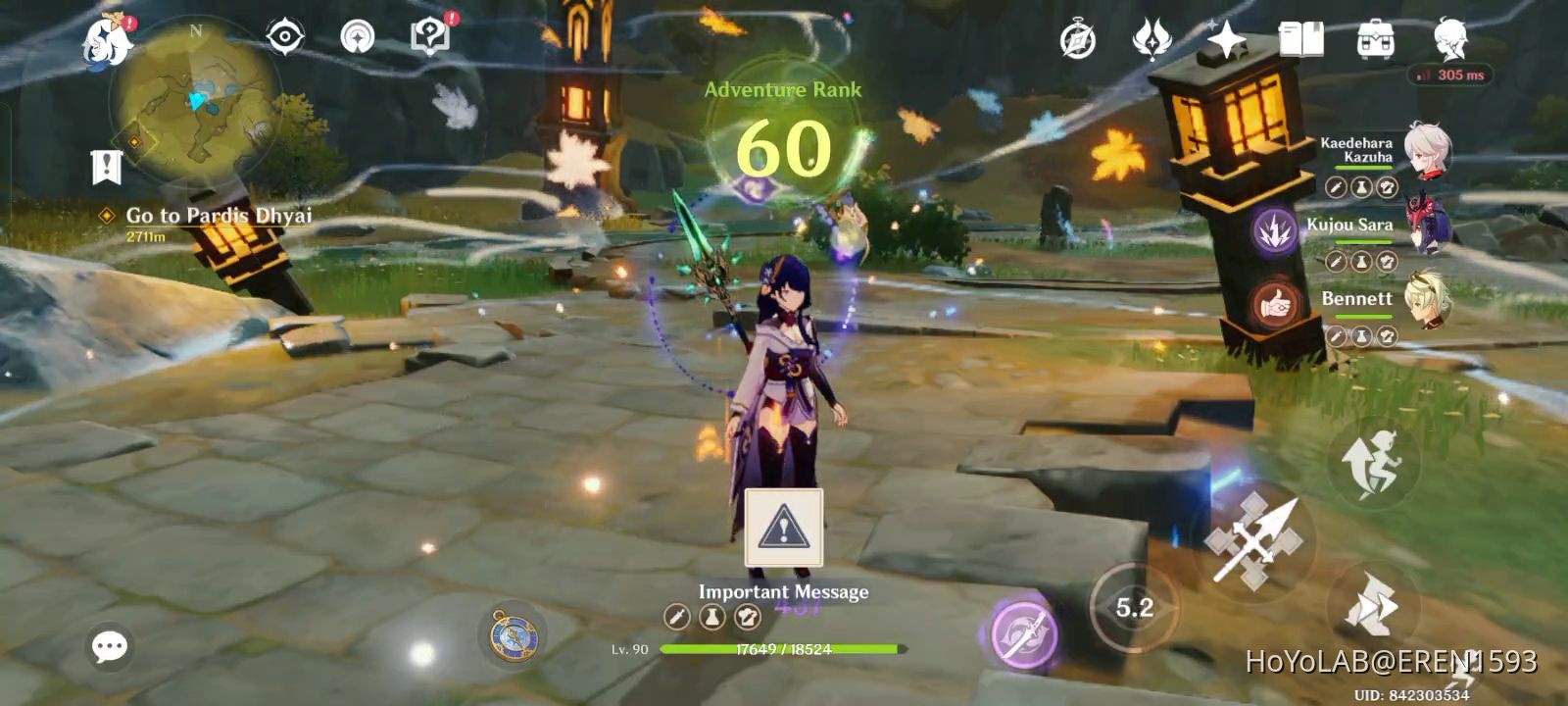The height and width of the screenshot is (706, 1568).
Task: Click the ping latency indicator showing 305 ms
Action: click(1448, 75)
